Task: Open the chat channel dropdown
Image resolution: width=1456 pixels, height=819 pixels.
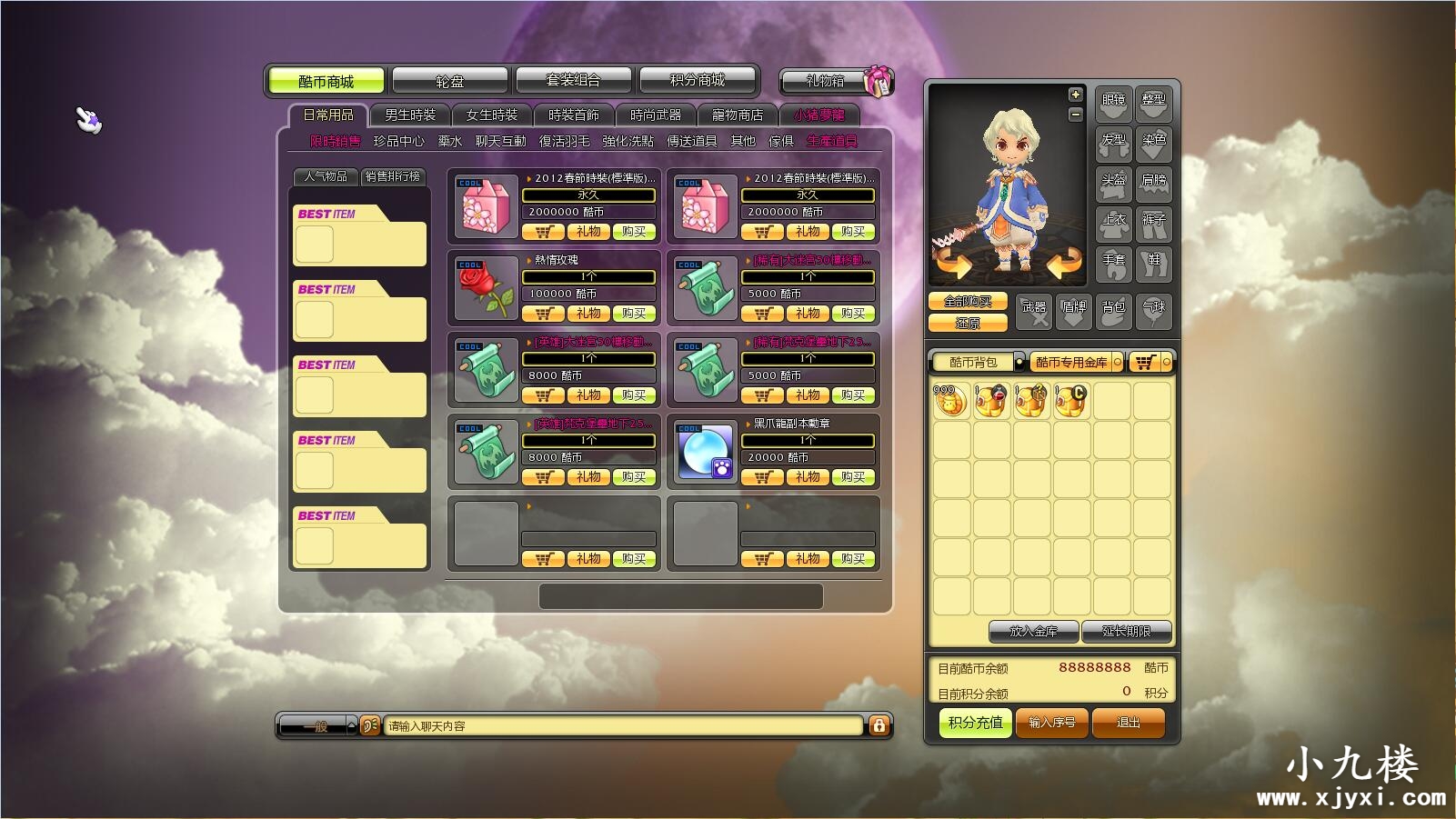Action: pyautogui.click(x=316, y=725)
